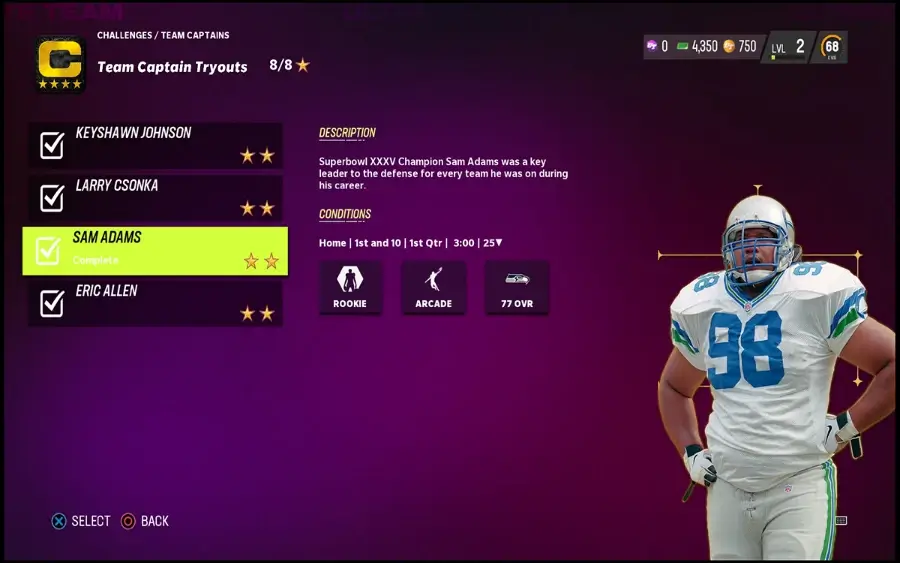This screenshot has width=900, height=563.
Task: Select the 77 OVR Seahawks tile
Action: (x=516, y=287)
